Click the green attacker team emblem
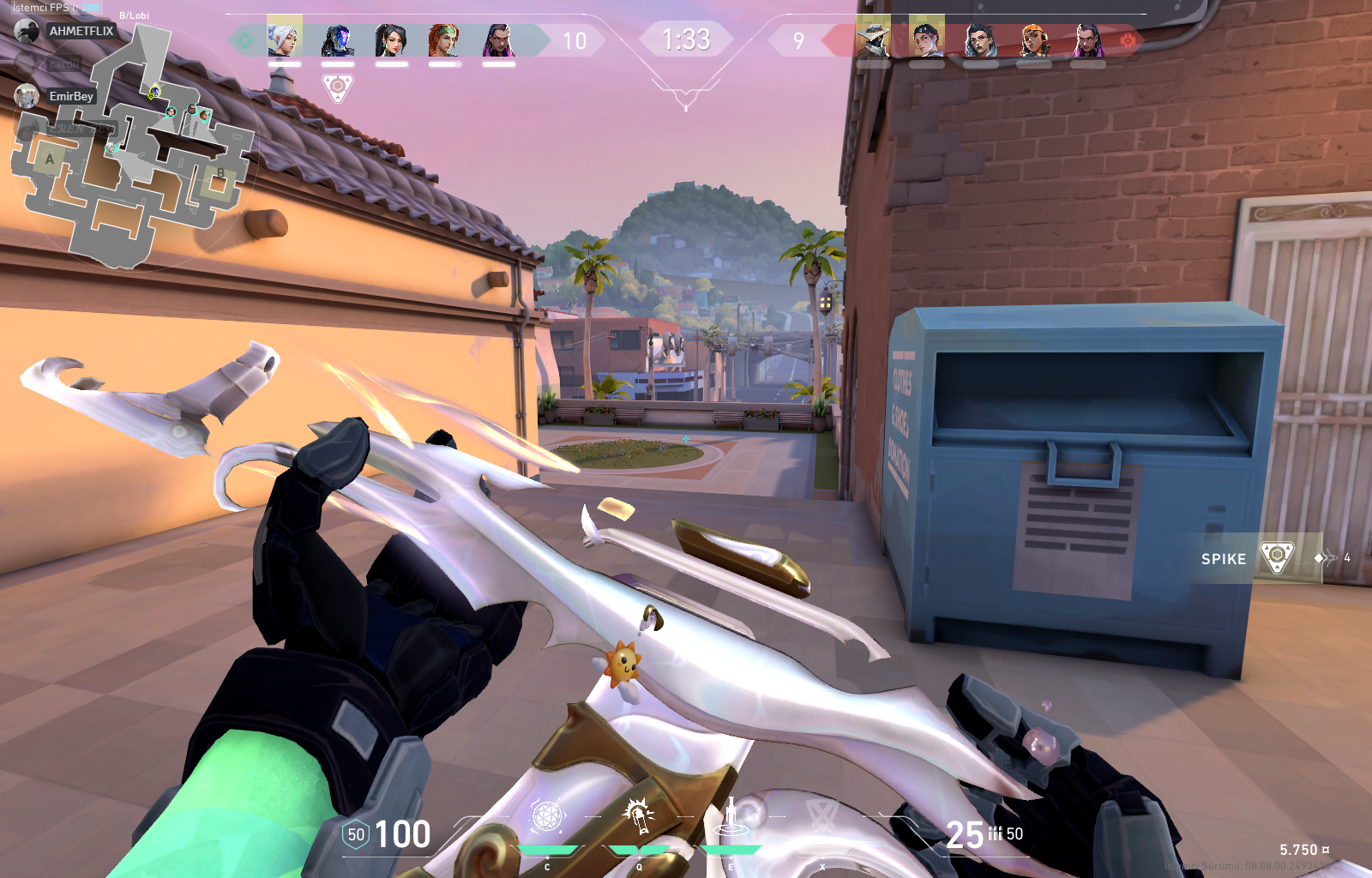 [x=244, y=40]
